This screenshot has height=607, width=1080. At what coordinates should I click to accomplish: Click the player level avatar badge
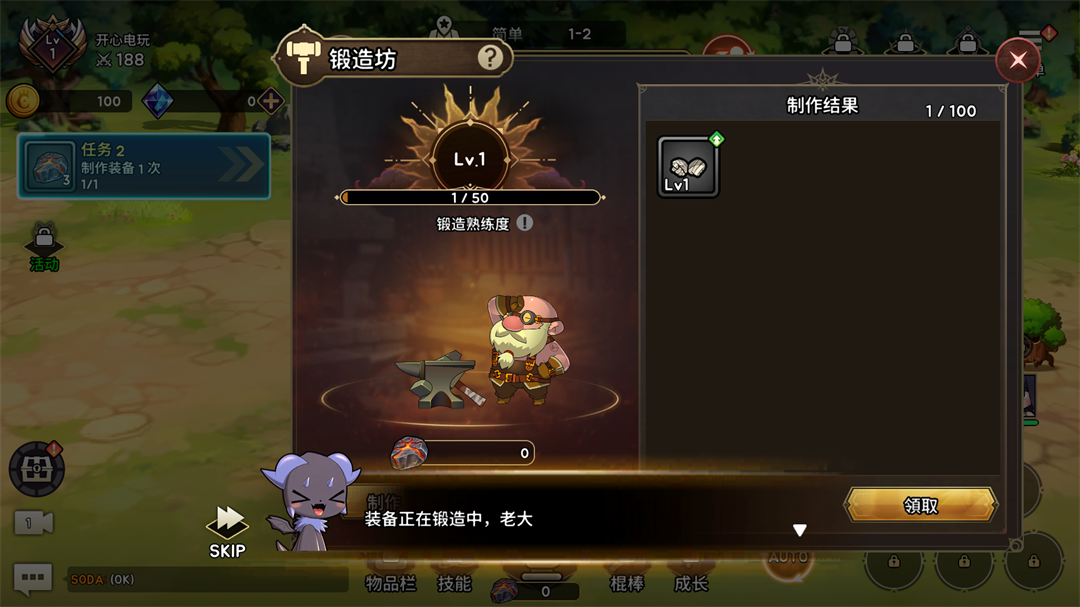pyautogui.click(x=52, y=46)
